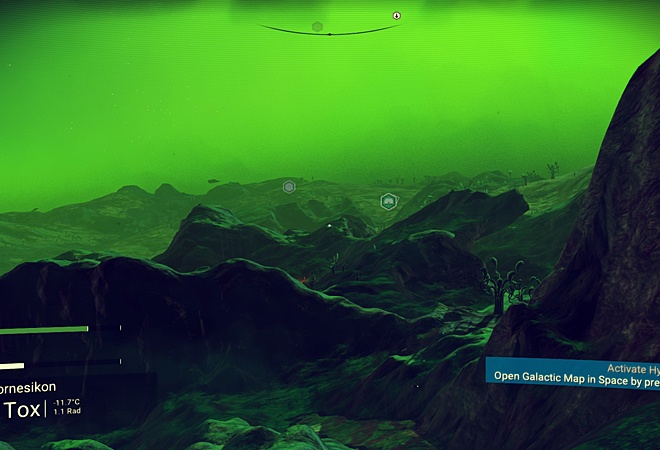Select the circular arrow marker on compass
Viewport: 660px width, 450px height.
pos(397,16)
